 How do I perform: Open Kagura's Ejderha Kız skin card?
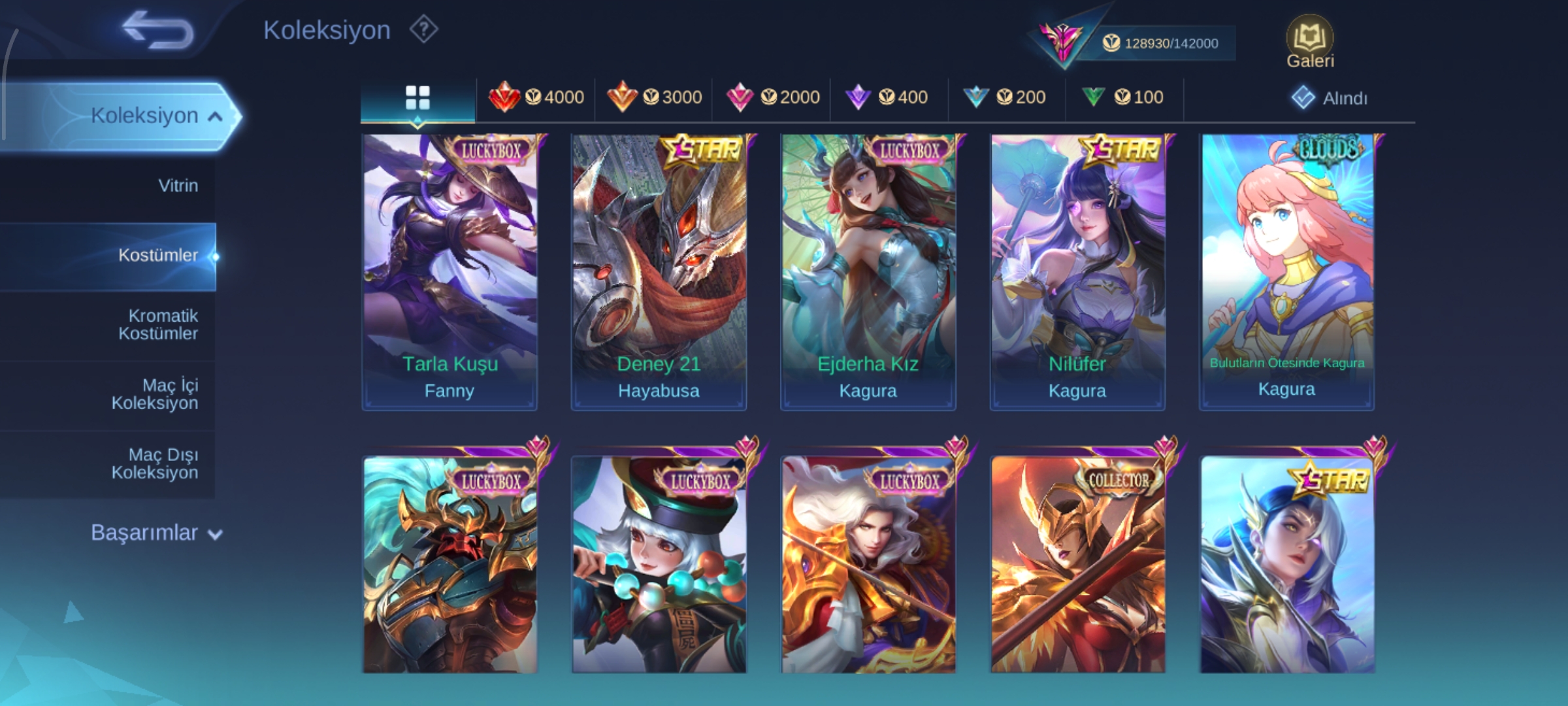pyautogui.click(x=868, y=272)
